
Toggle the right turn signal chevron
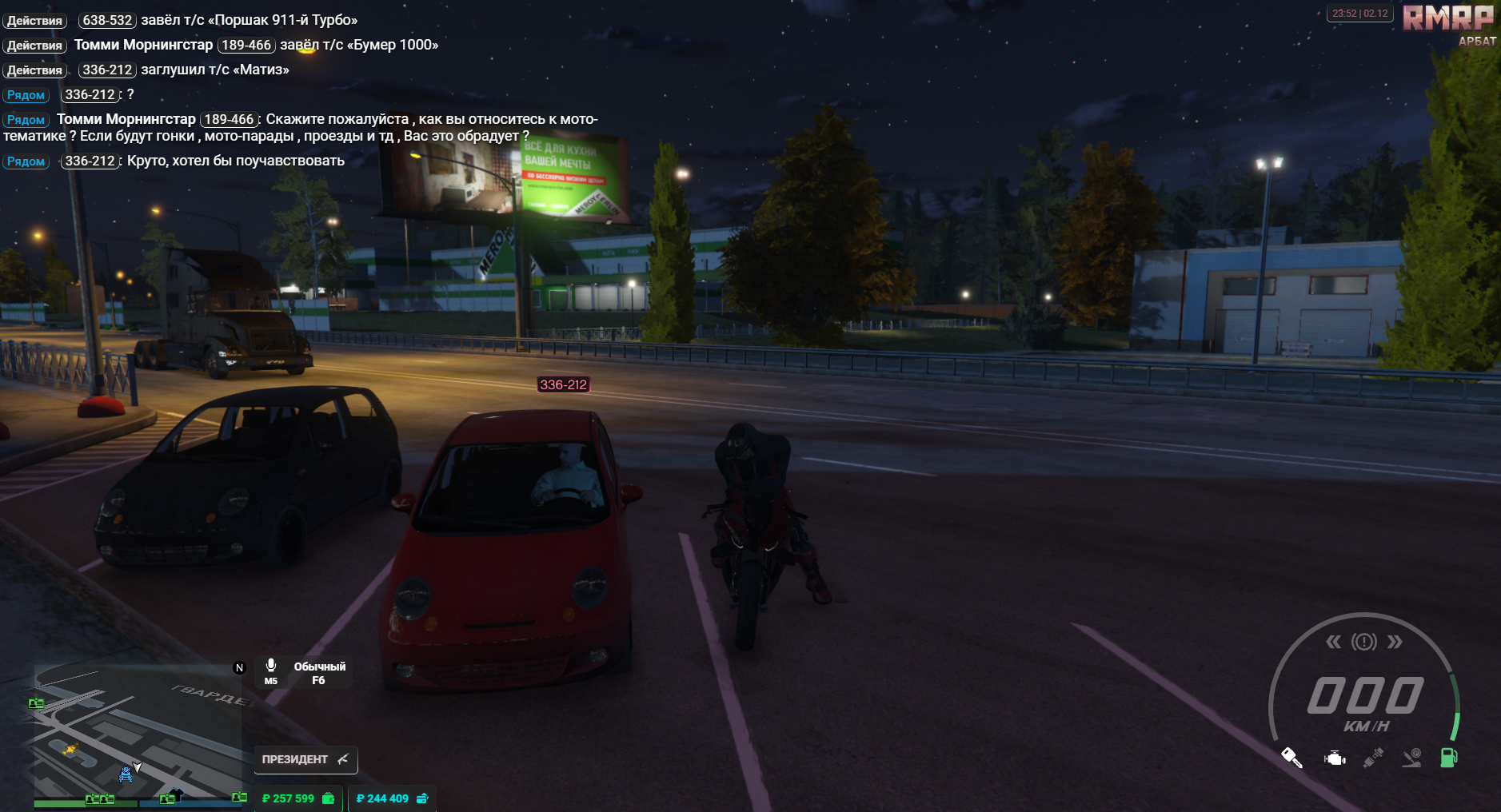[1395, 641]
